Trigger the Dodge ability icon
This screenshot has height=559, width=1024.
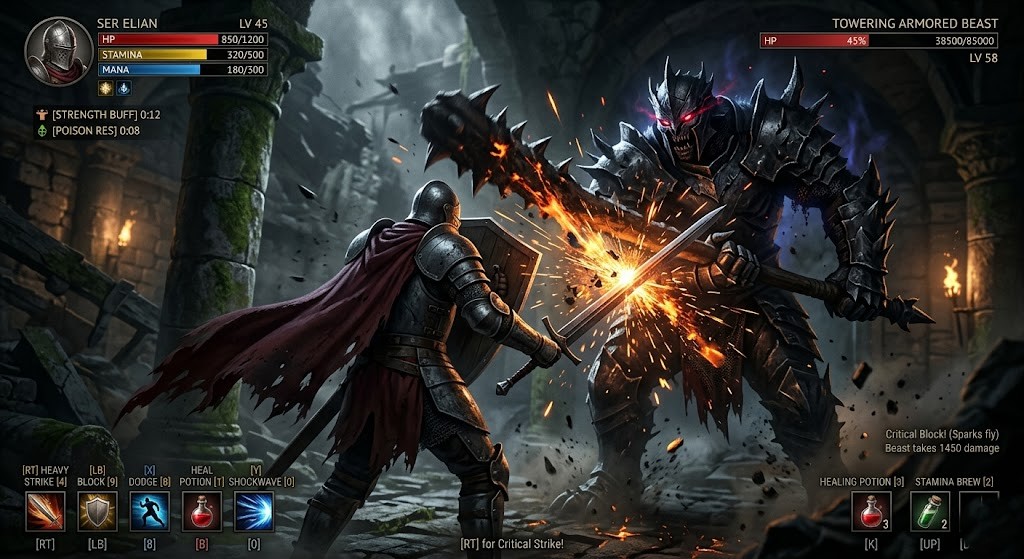point(149,511)
